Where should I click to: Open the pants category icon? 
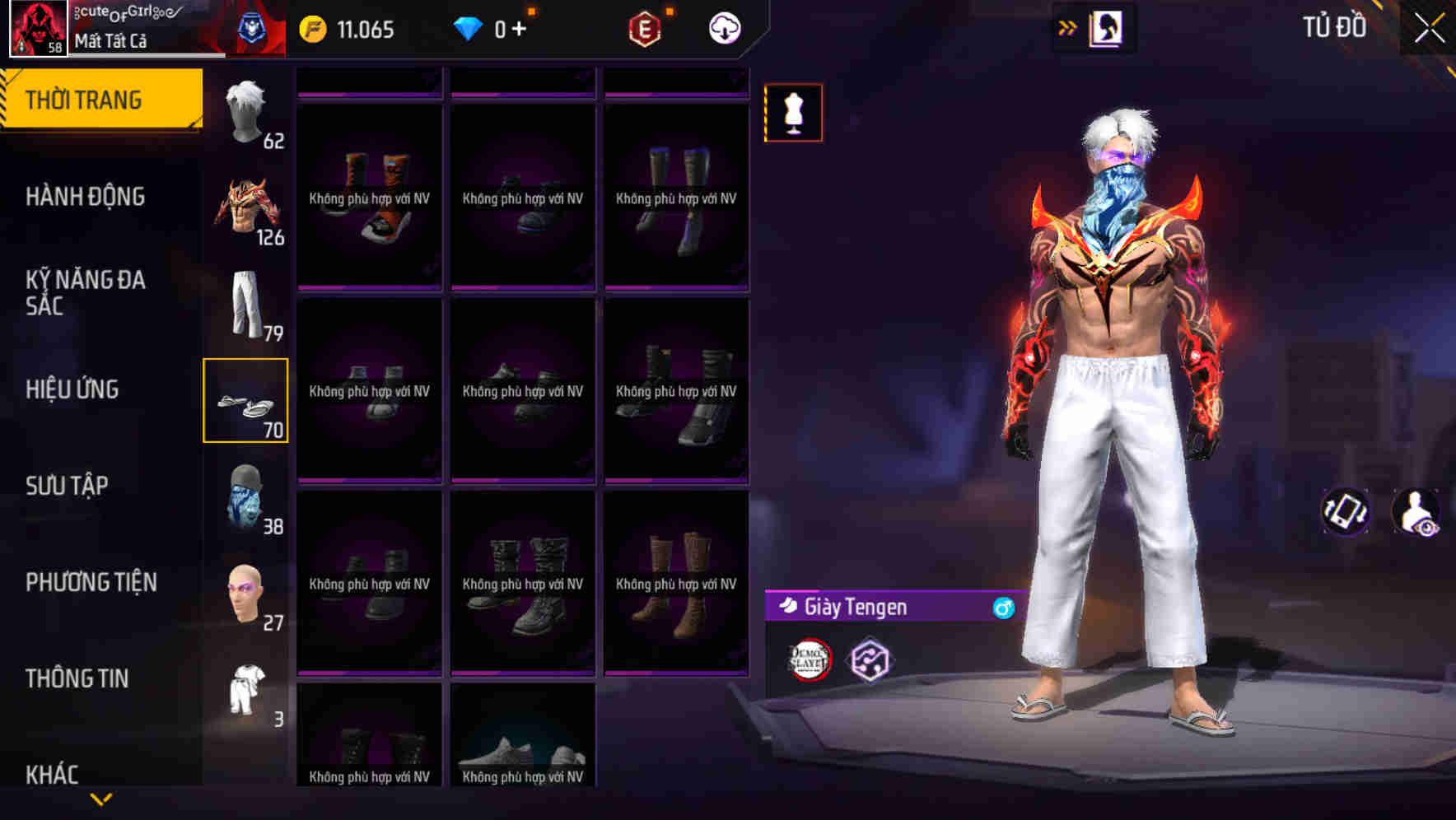[x=245, y=309]
